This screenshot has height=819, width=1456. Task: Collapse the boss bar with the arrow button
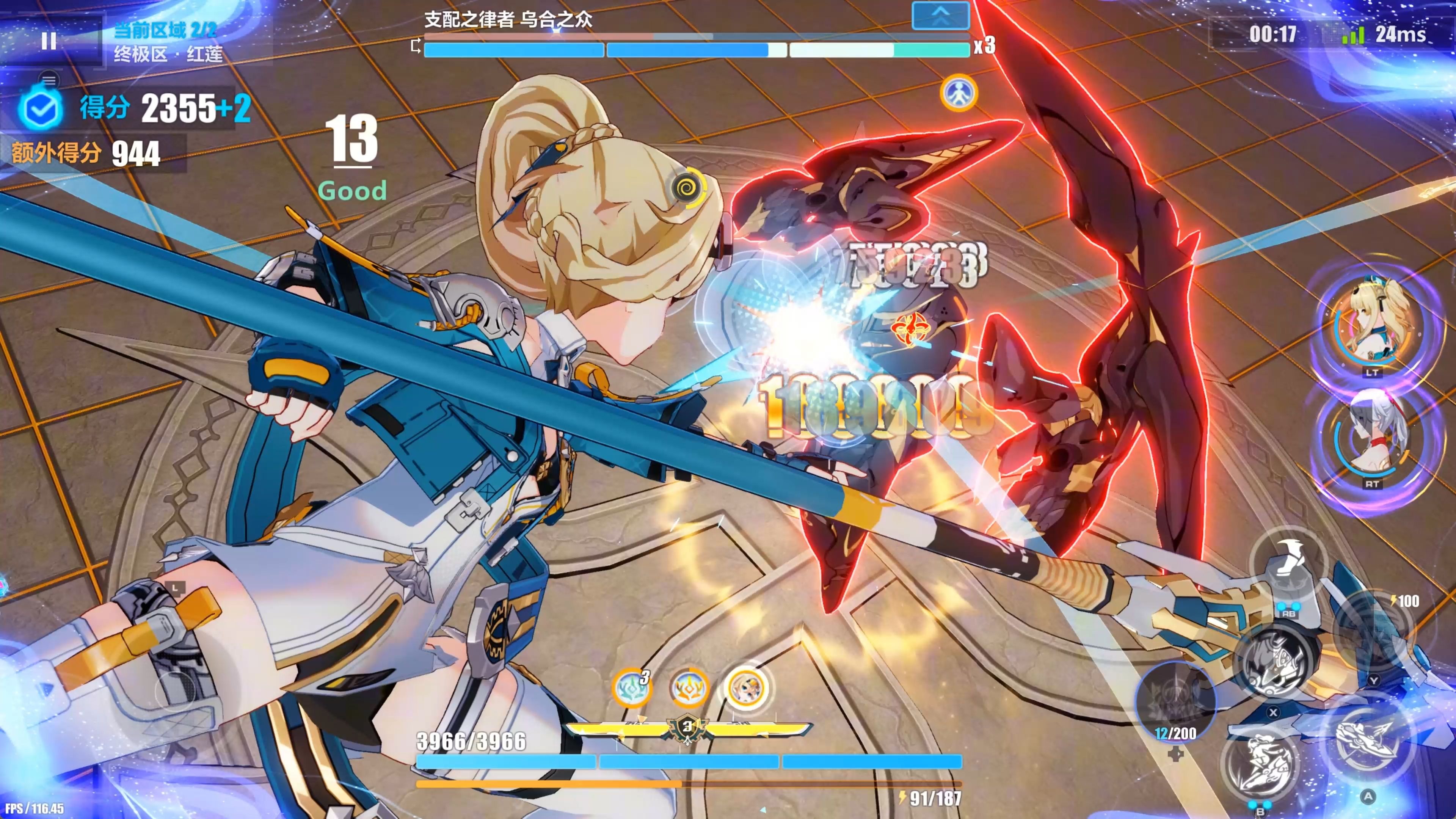click(940, 16)
